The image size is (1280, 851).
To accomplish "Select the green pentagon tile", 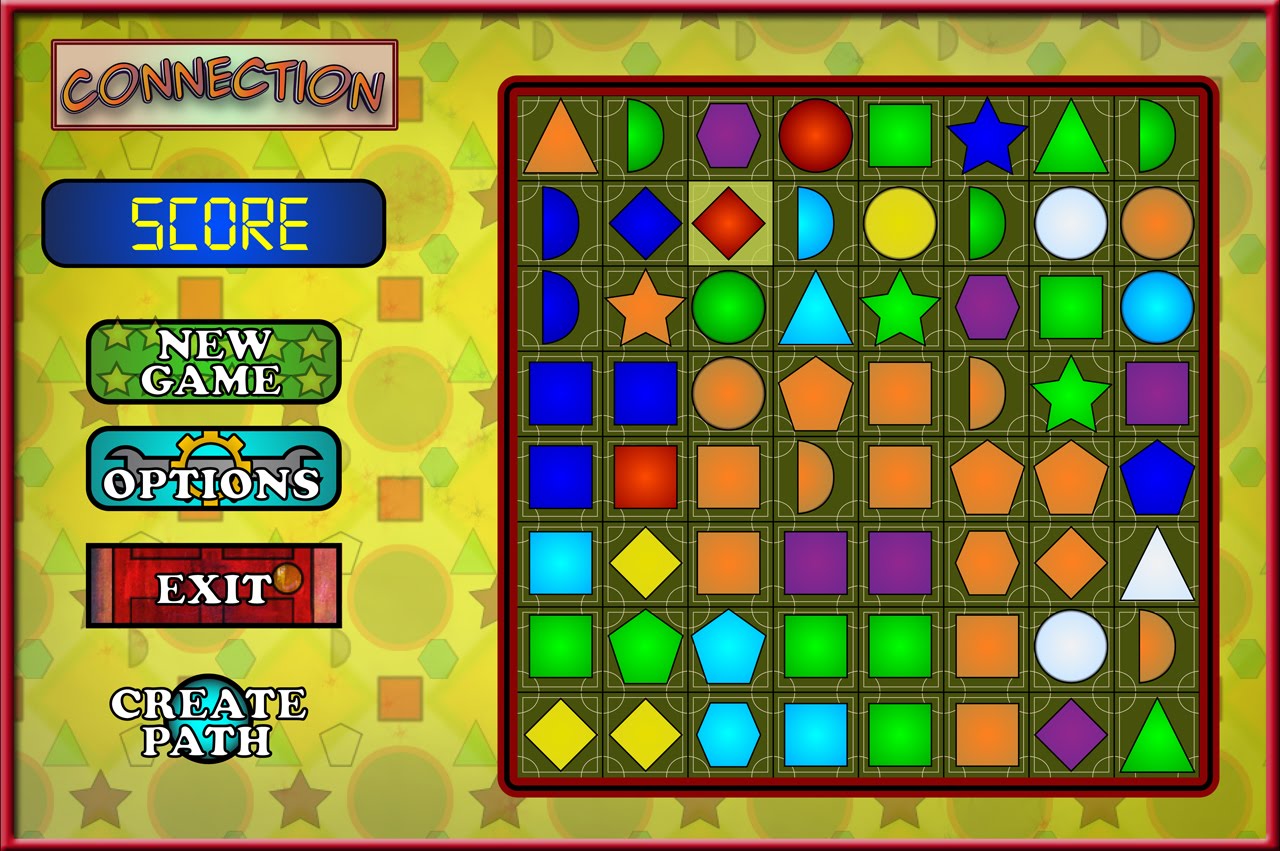I will click(x=645, y=648).
